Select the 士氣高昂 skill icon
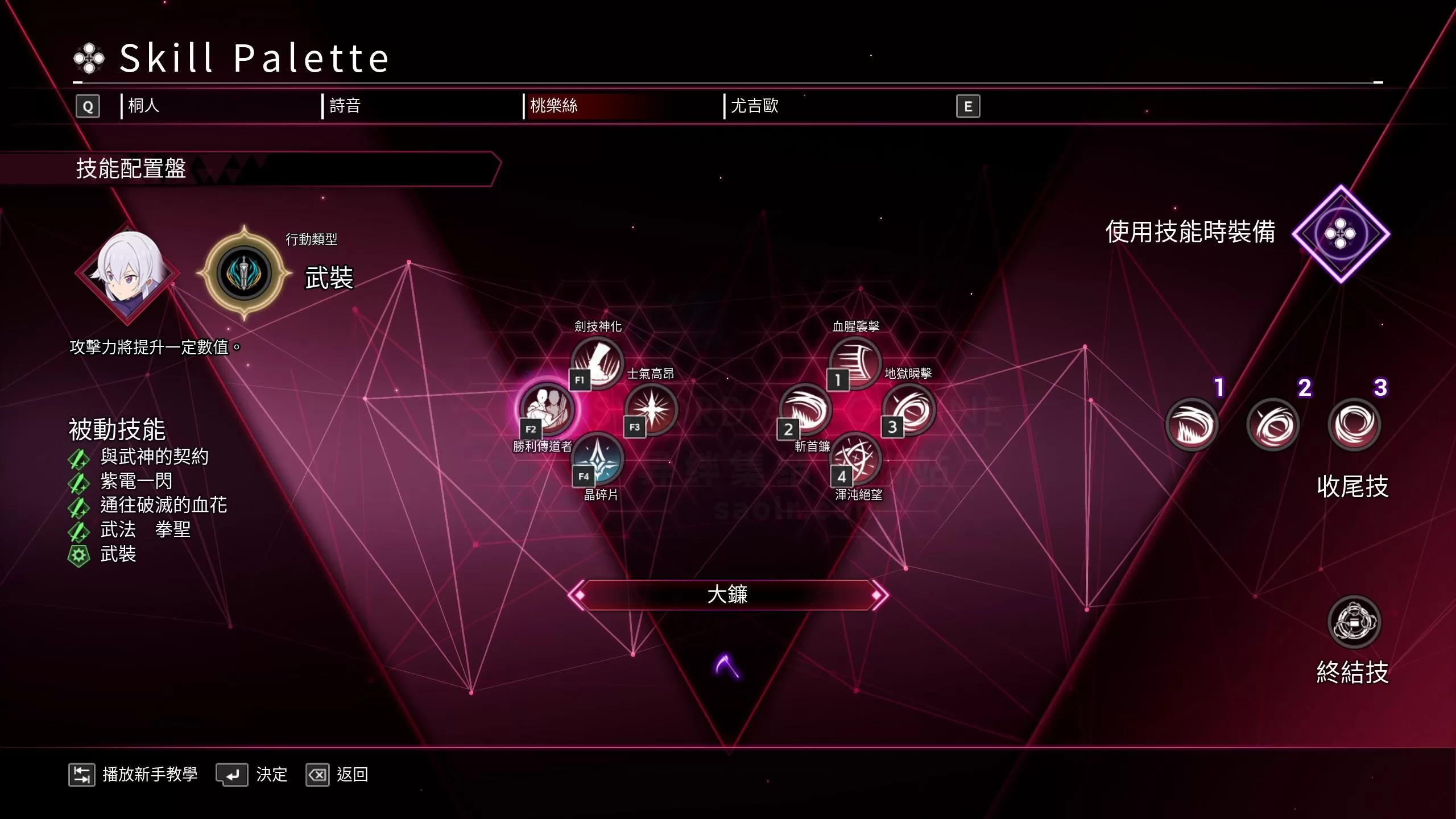1456x819 pixels. pos(651,408)
